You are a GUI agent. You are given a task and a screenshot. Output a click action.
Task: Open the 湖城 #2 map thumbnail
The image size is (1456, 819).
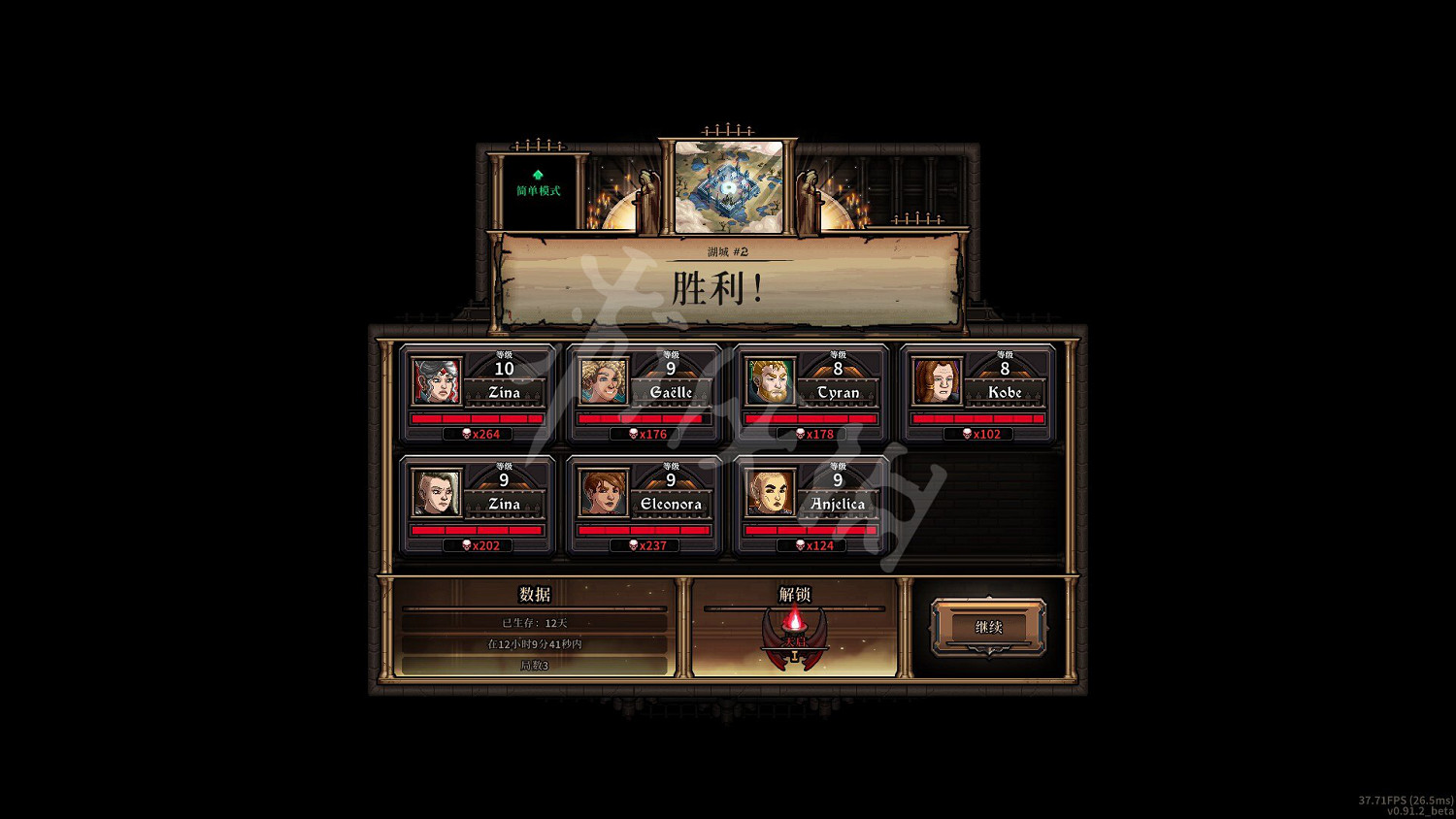pos(728,188)
